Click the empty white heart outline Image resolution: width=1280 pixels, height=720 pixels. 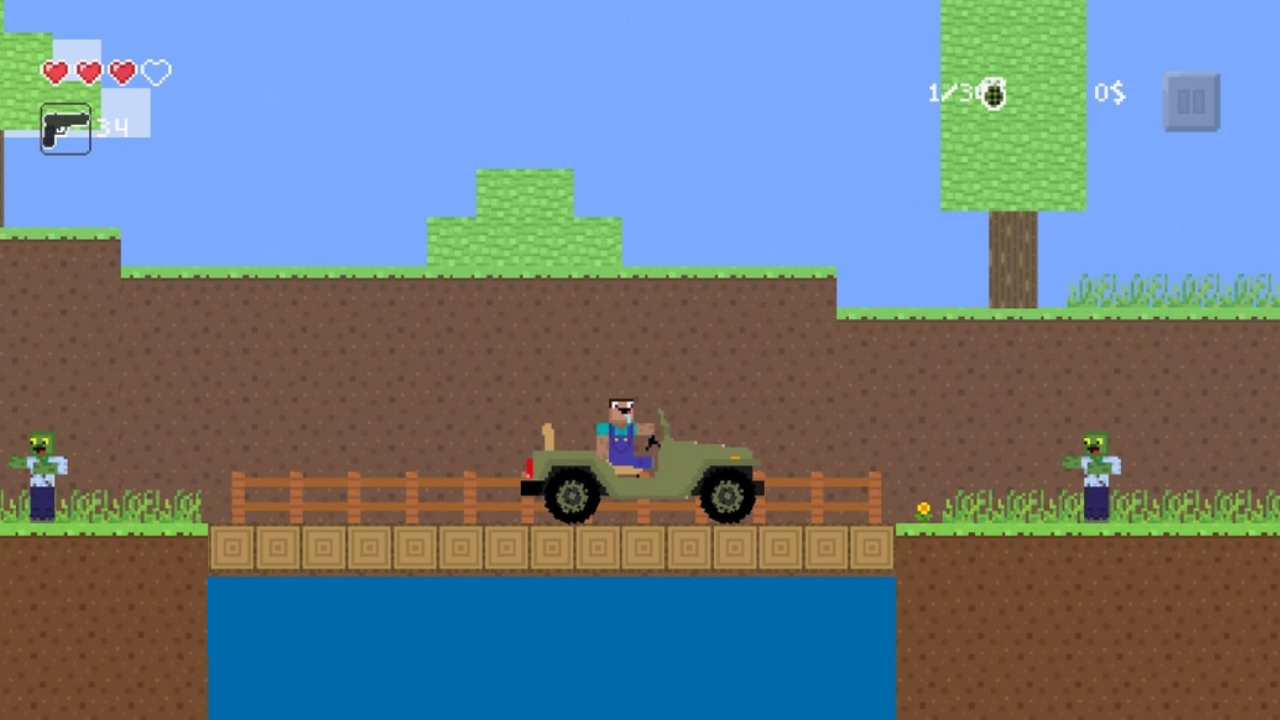tap(155, 72)
